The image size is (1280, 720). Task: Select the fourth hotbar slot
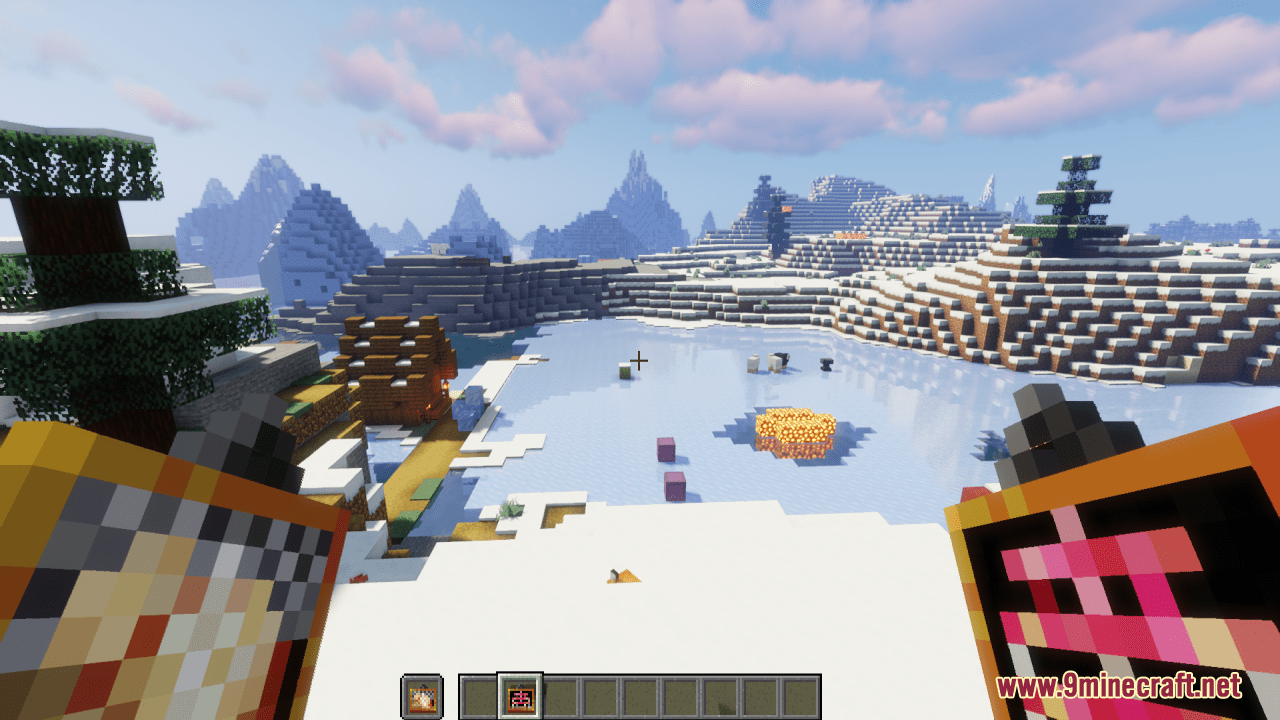tap(598, 691)
